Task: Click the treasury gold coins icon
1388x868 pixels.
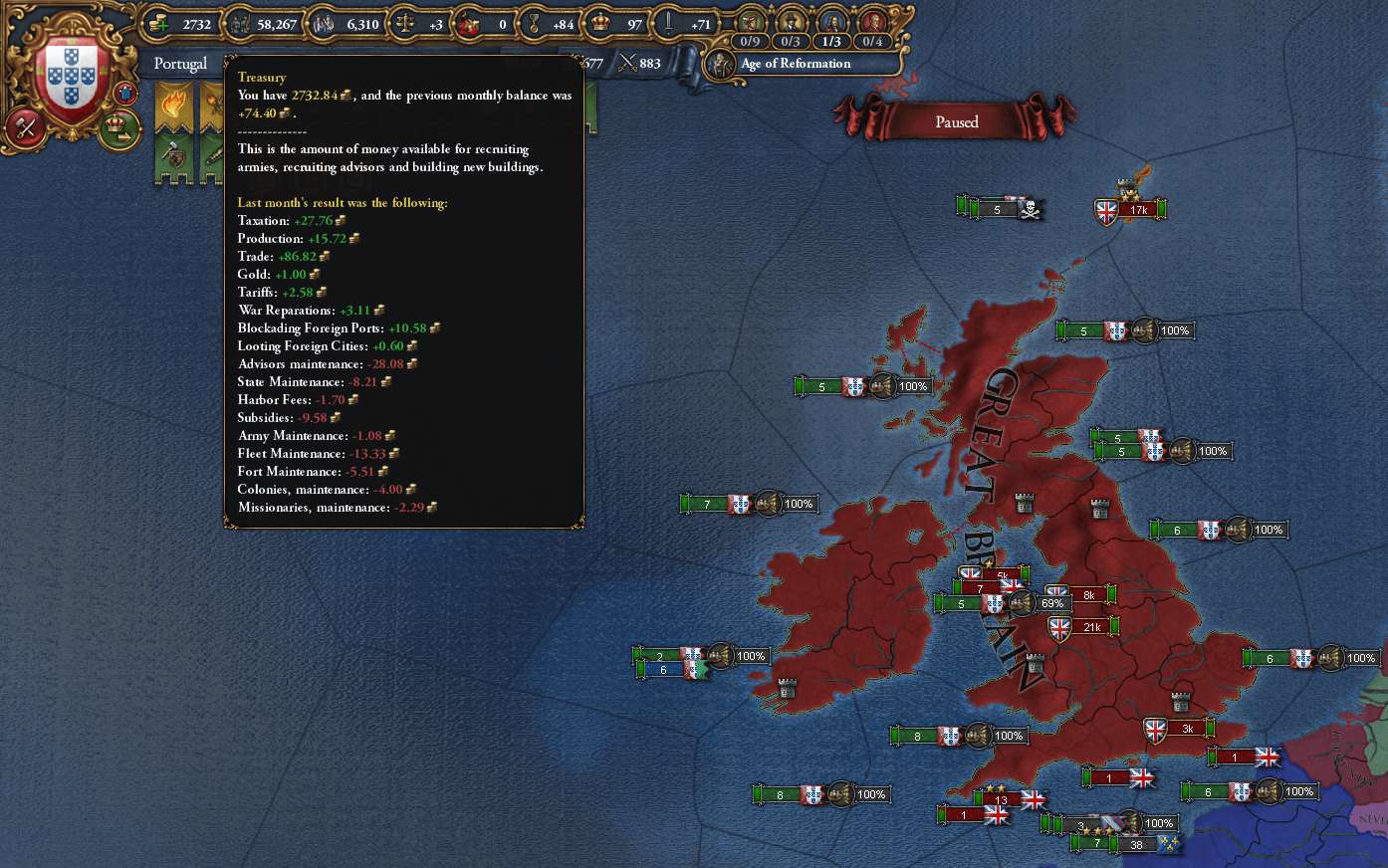Action: [159, 23]
